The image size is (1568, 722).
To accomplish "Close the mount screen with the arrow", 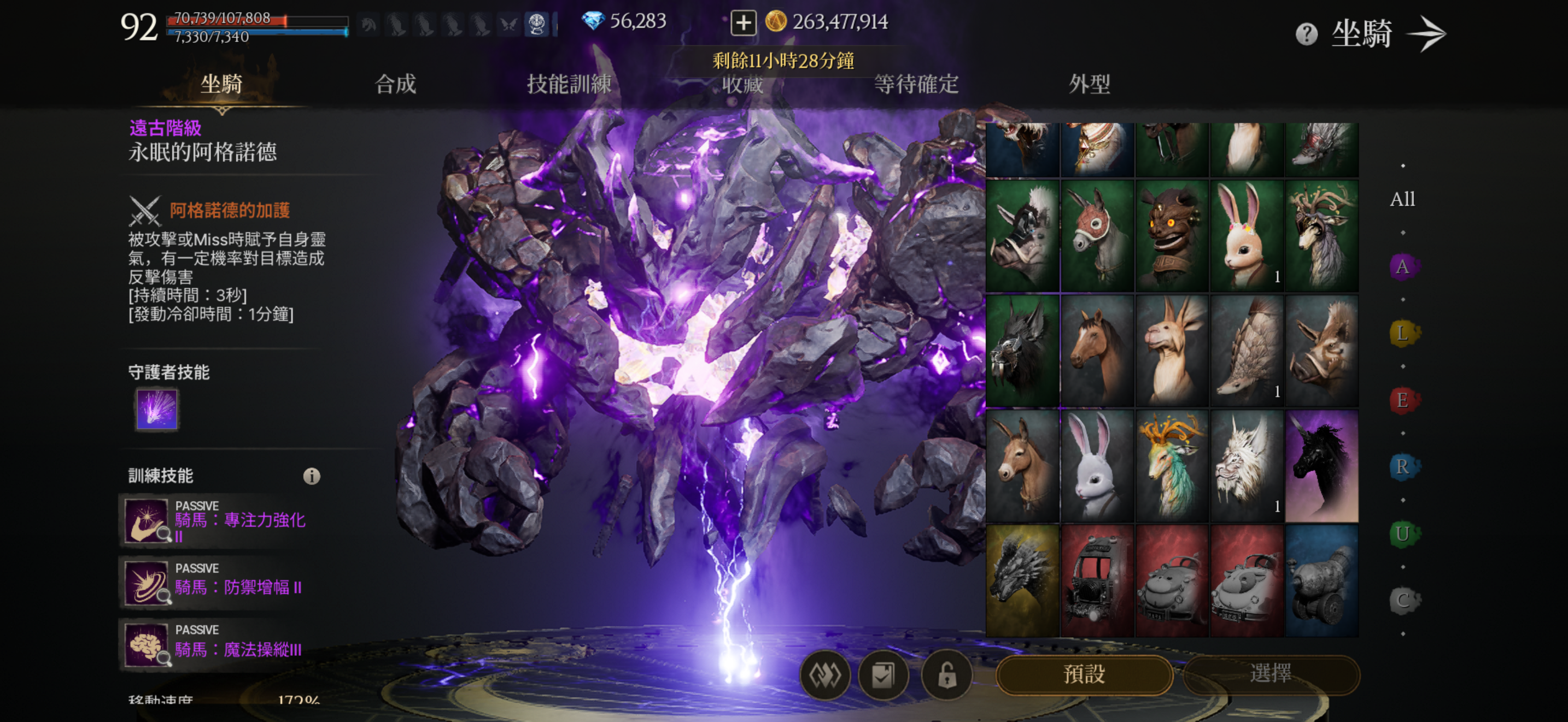I will [1427, 34].
